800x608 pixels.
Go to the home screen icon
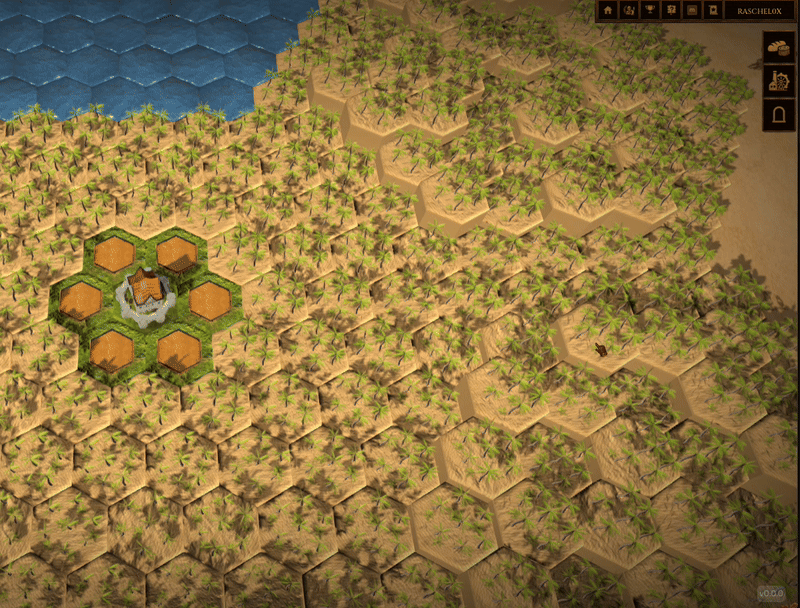coord(607,10)
